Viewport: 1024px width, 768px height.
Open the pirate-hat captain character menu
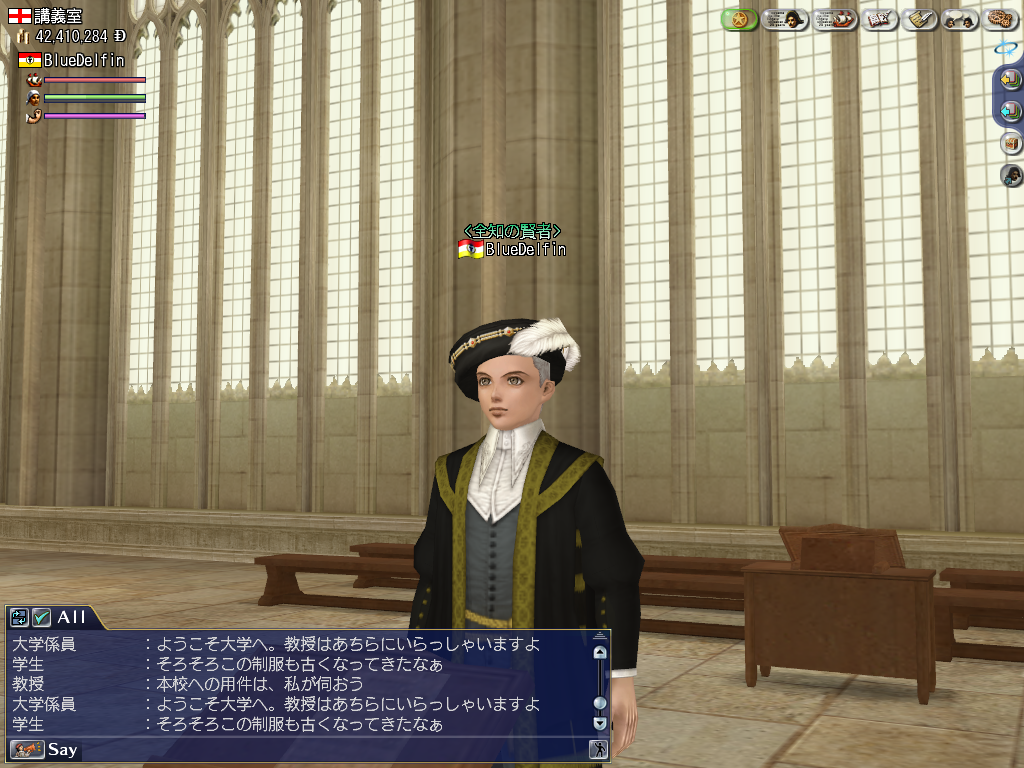pos(785,19)
